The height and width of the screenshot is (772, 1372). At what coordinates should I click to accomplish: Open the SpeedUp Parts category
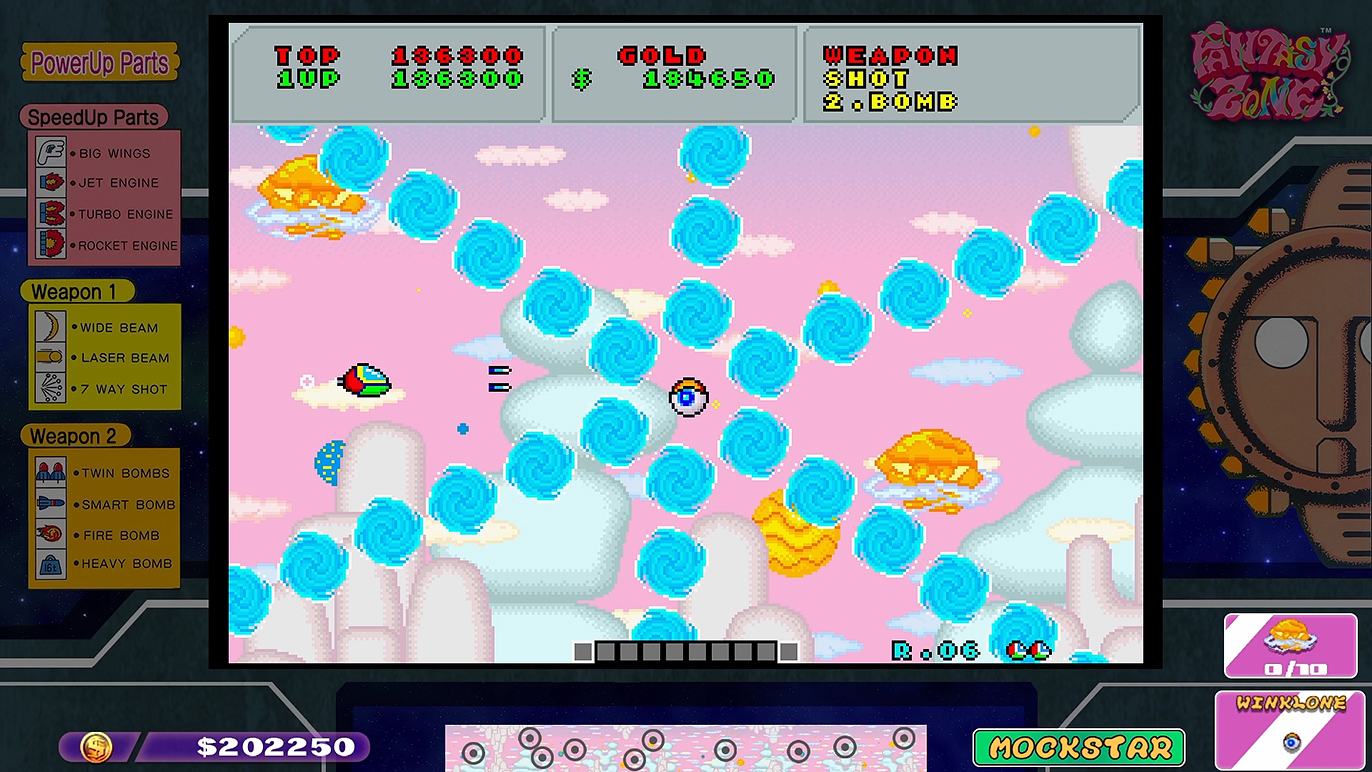[x=93, y=117]
